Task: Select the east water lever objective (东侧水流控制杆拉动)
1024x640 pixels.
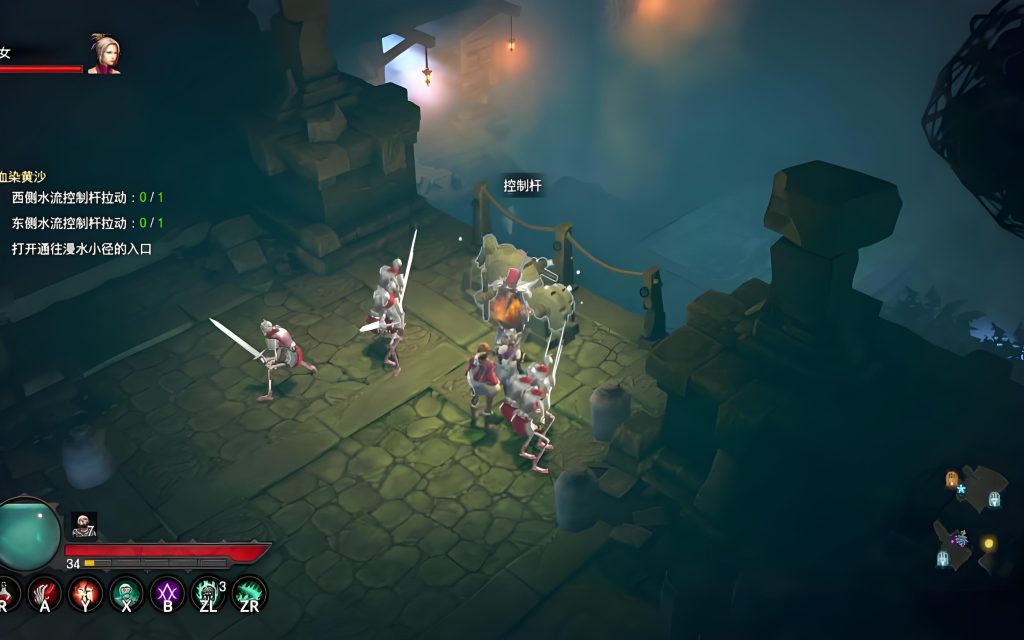Action: (x=87, y=223)
